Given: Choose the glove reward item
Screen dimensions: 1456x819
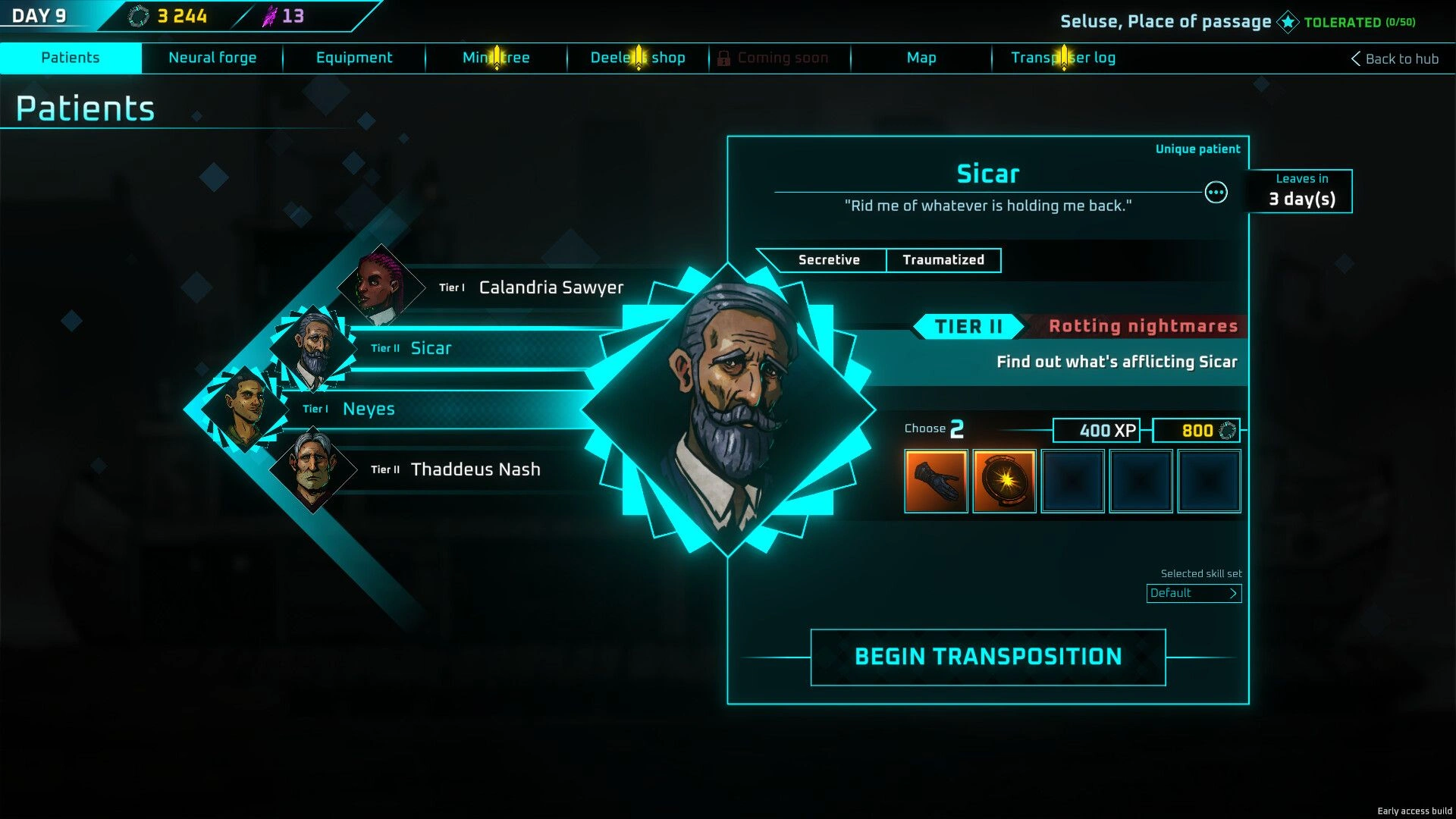Looking at the screenshot, I should (936, 481).
